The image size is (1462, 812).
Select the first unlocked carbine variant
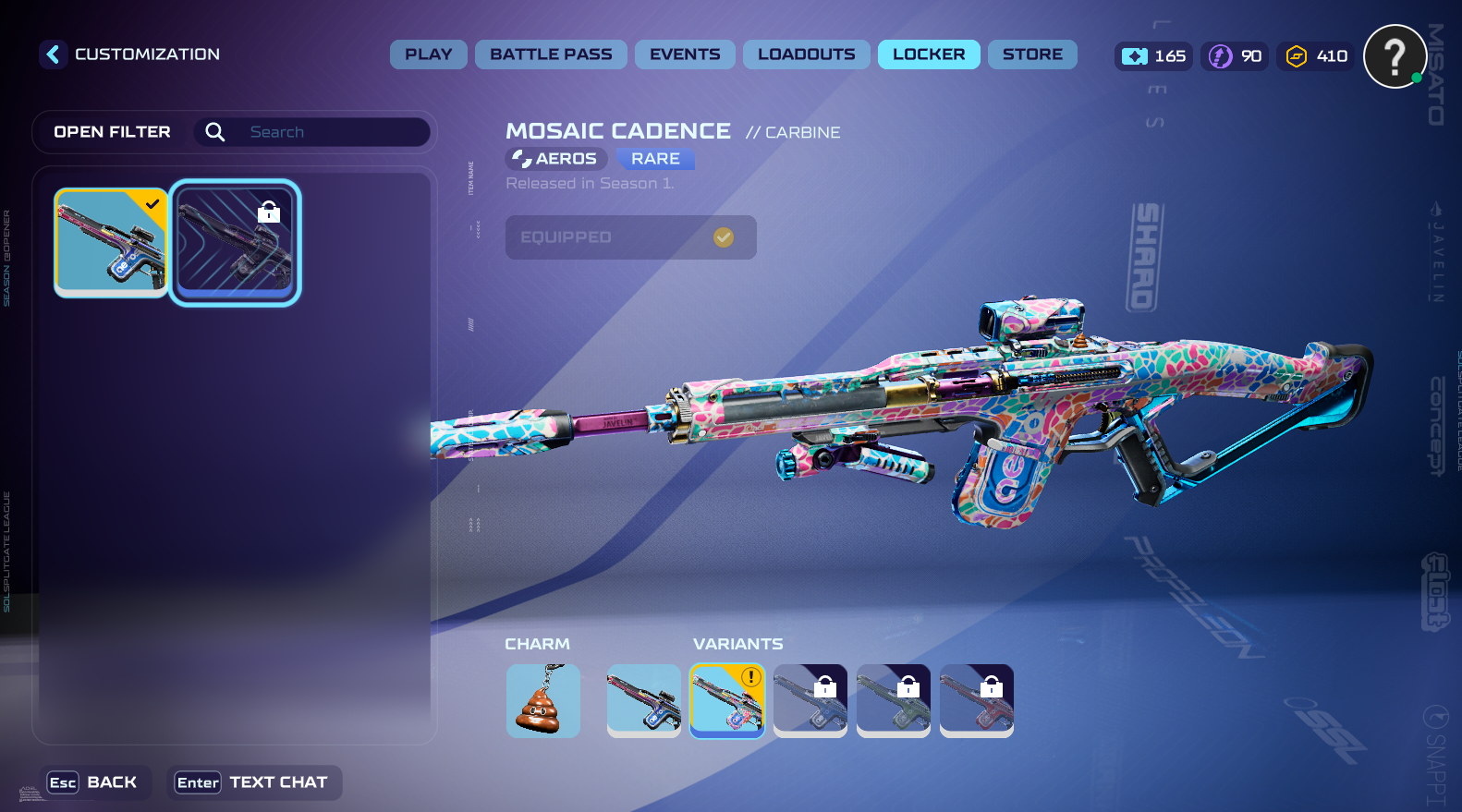tap(643, 701)
